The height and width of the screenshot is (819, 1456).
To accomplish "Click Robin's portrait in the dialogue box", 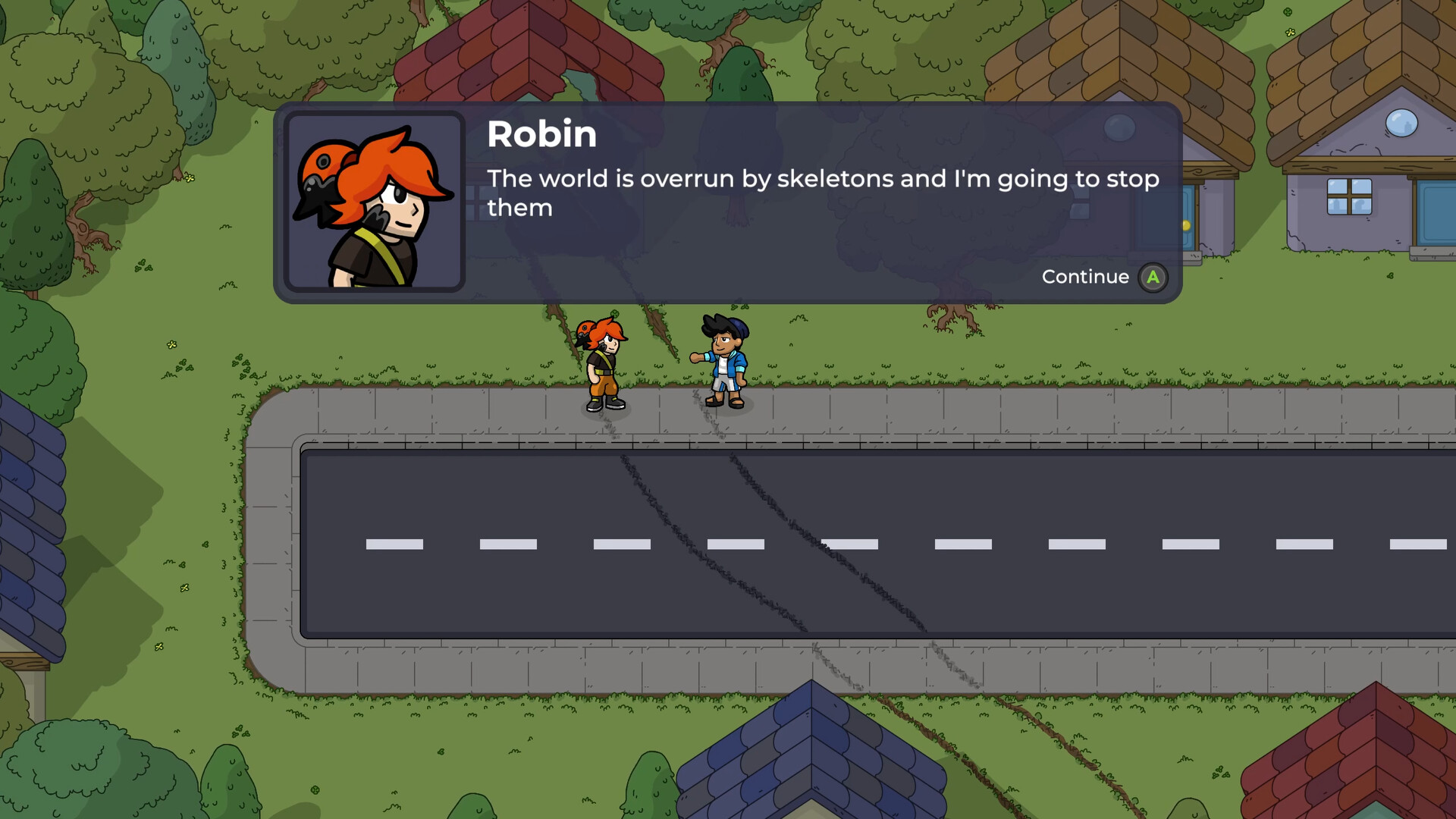I will coord(375,202).
